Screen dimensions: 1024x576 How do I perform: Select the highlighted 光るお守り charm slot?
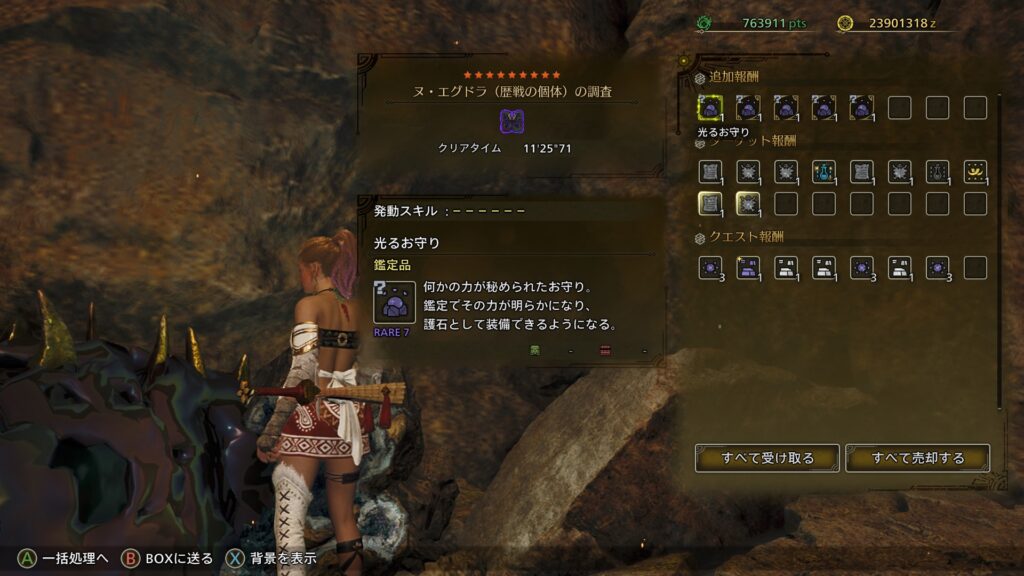(710, 108)
